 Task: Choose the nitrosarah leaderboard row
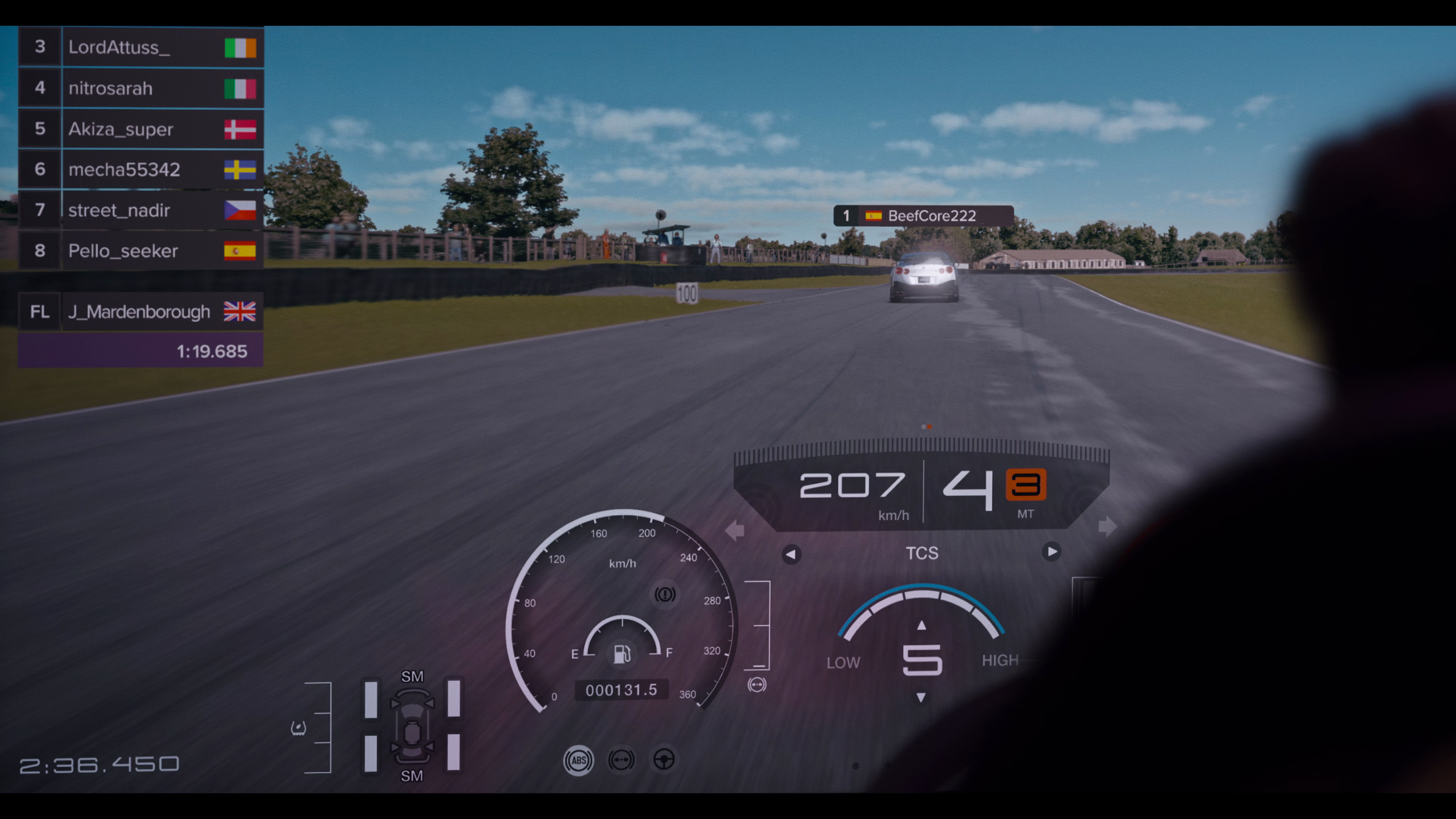pos(141,88)
